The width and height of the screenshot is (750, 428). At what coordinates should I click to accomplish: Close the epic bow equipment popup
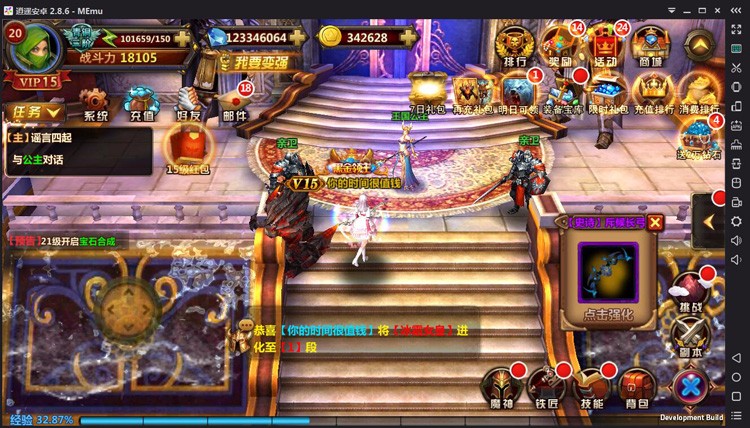pyautogui.click(x=655, y=222)
